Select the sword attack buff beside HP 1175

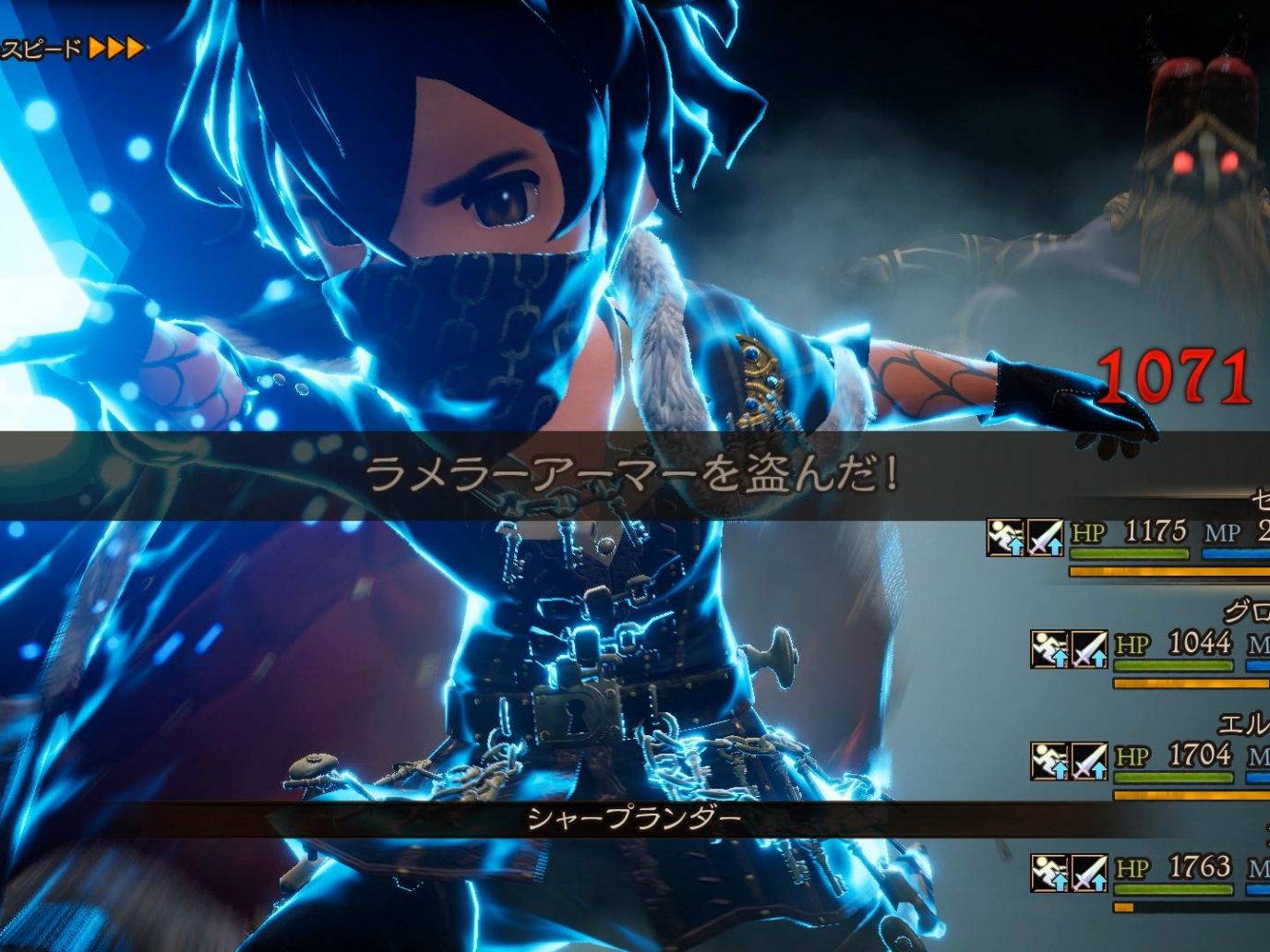coord(1046,537)
